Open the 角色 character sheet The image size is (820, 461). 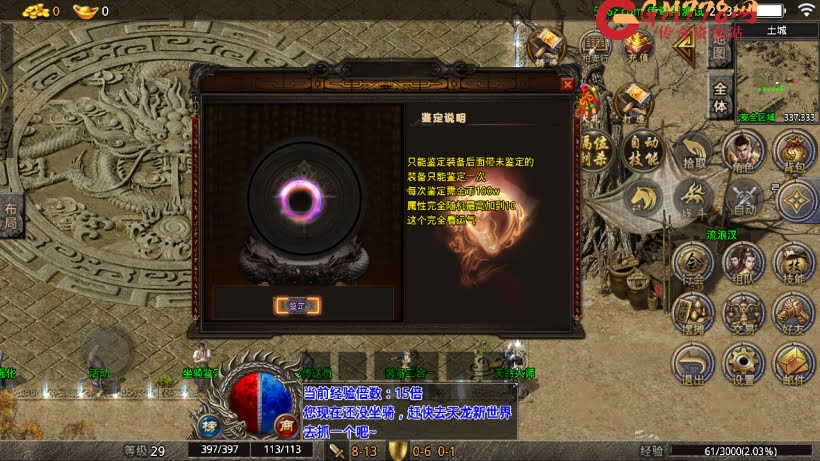[x=742, y=151]
